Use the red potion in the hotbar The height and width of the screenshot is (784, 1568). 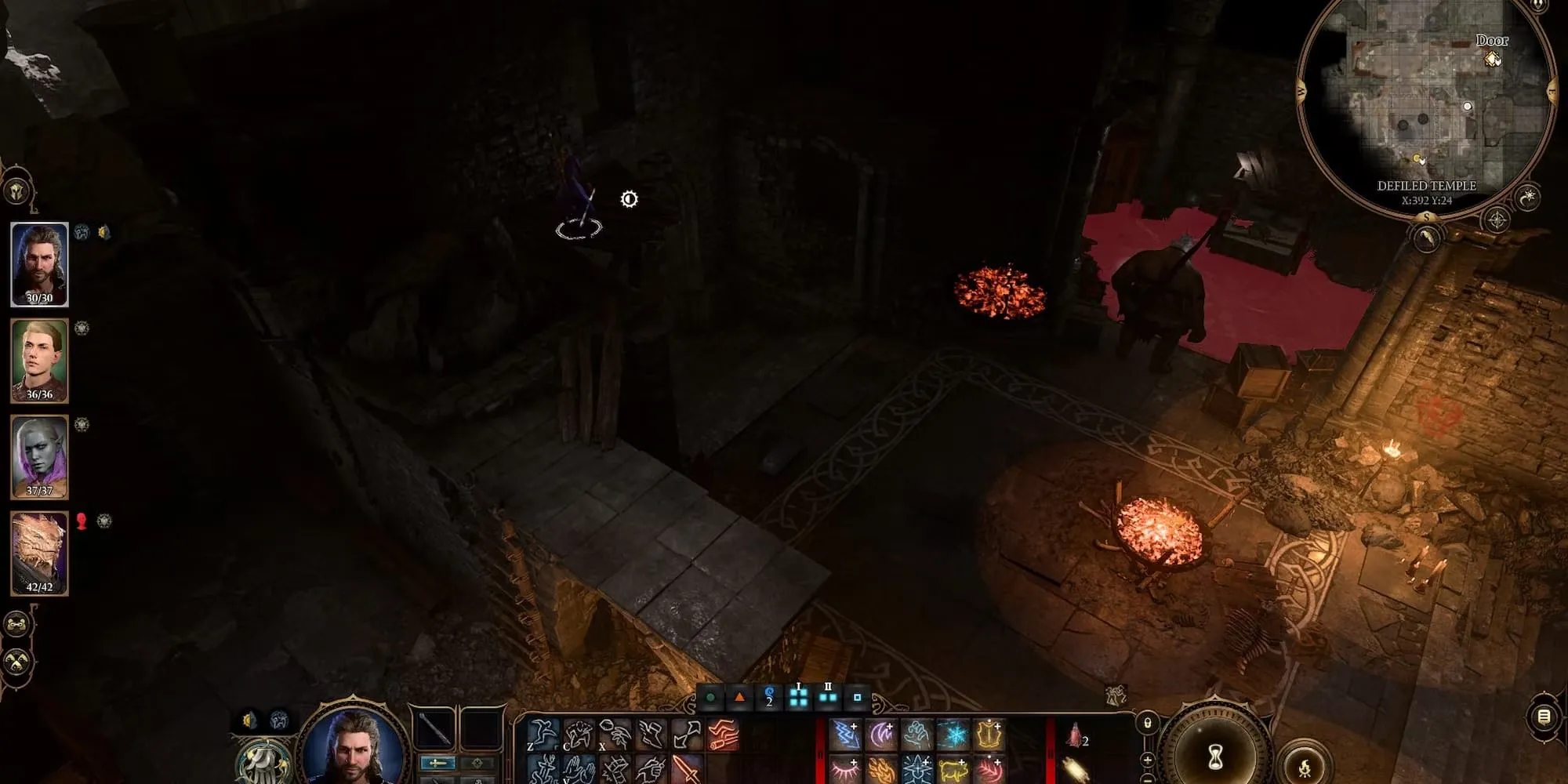(x=1075, y=735)
